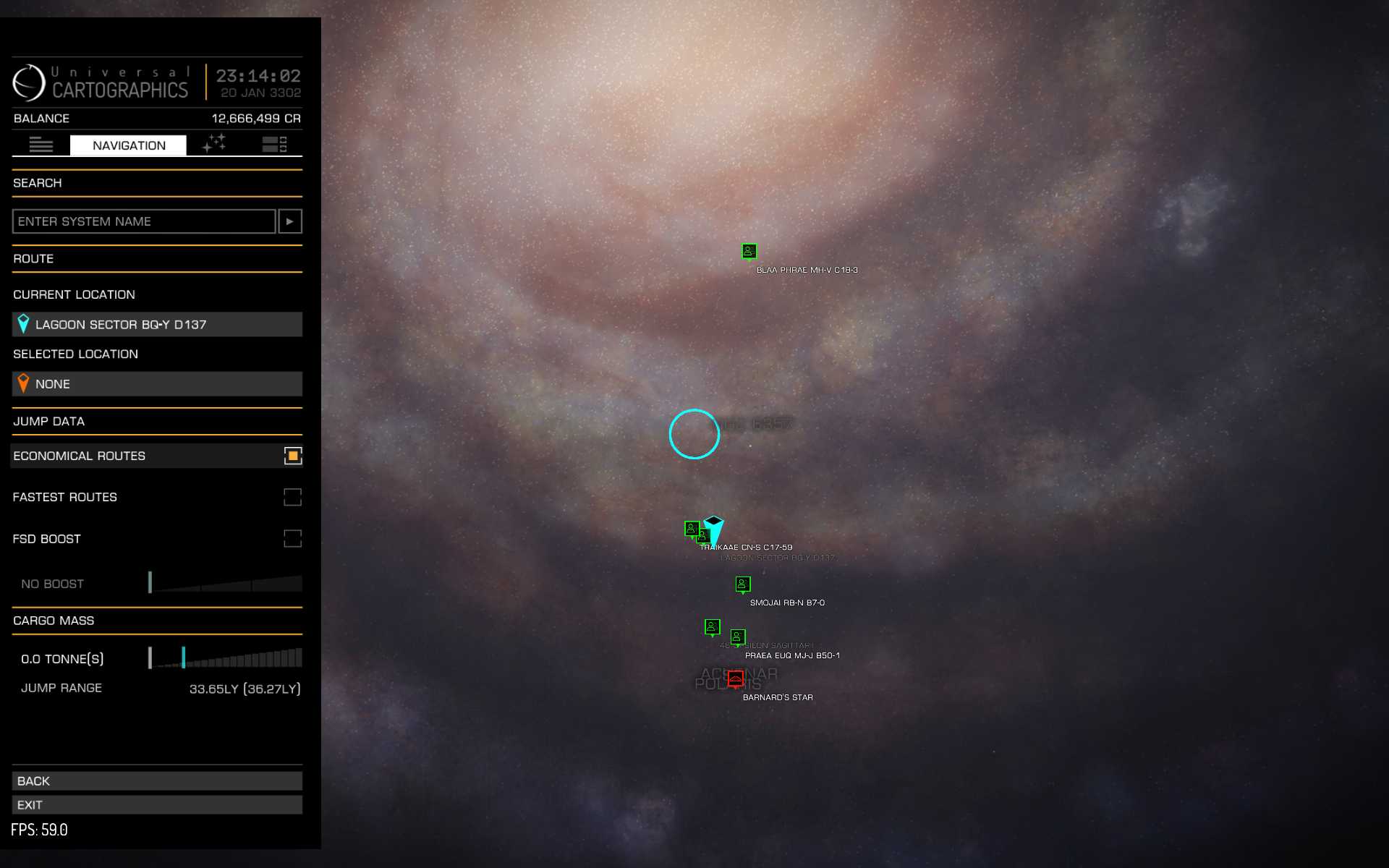Open the map options tab icon
Viewport: 1389px width, 868px height.
(274, 145)
